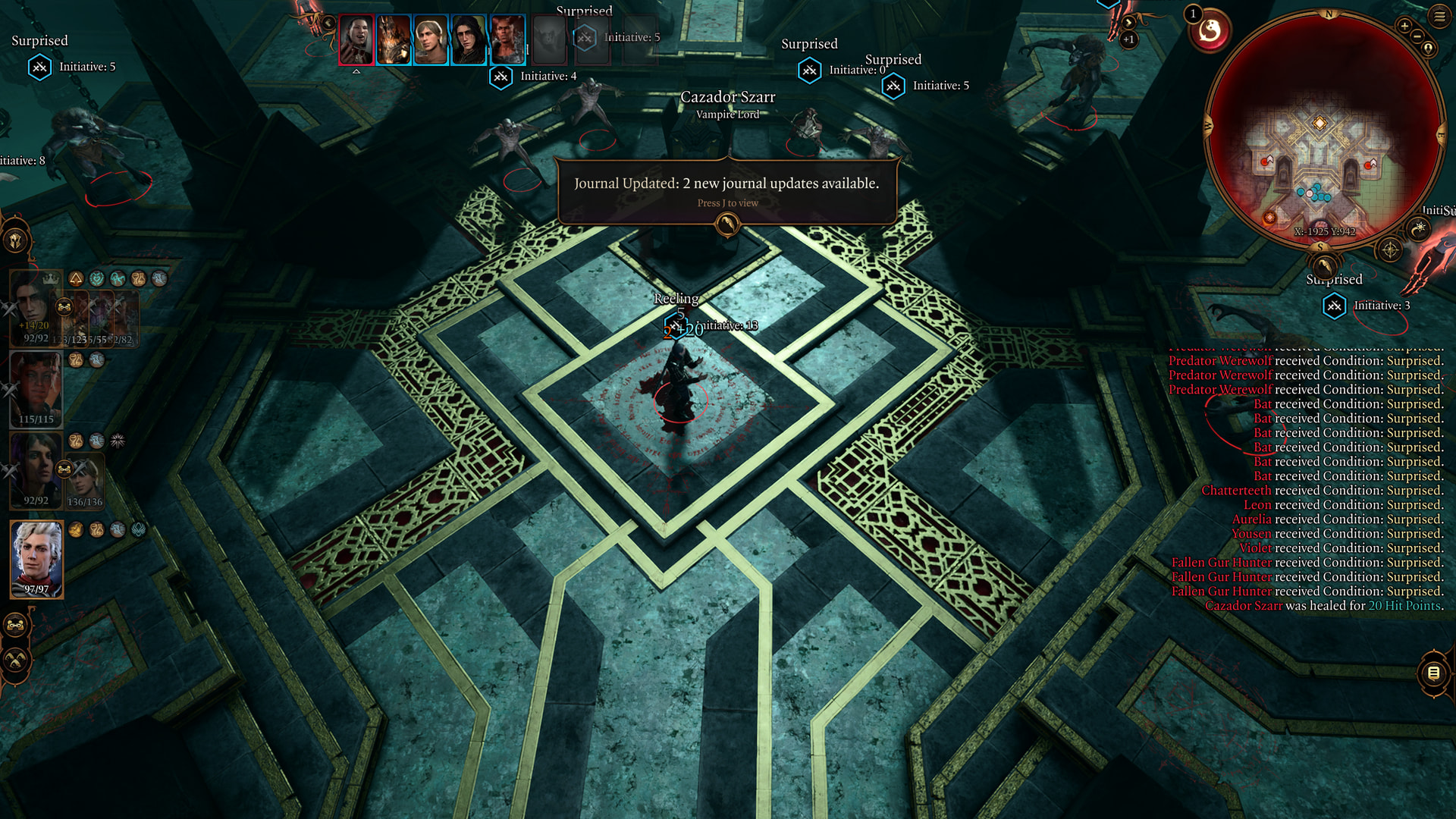
Task: Click the spark burst button beside minimap
Action: pos(1418,229)
